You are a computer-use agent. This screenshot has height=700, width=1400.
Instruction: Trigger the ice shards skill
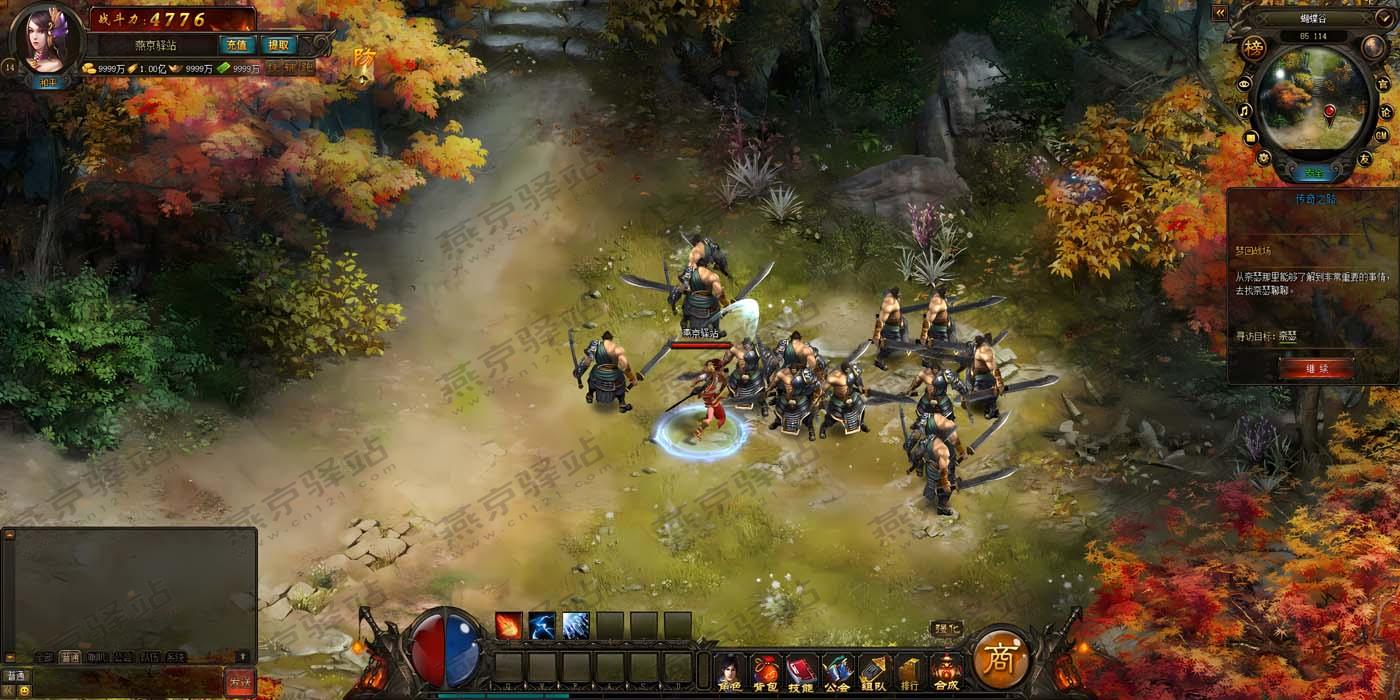[x=576, y=626]
